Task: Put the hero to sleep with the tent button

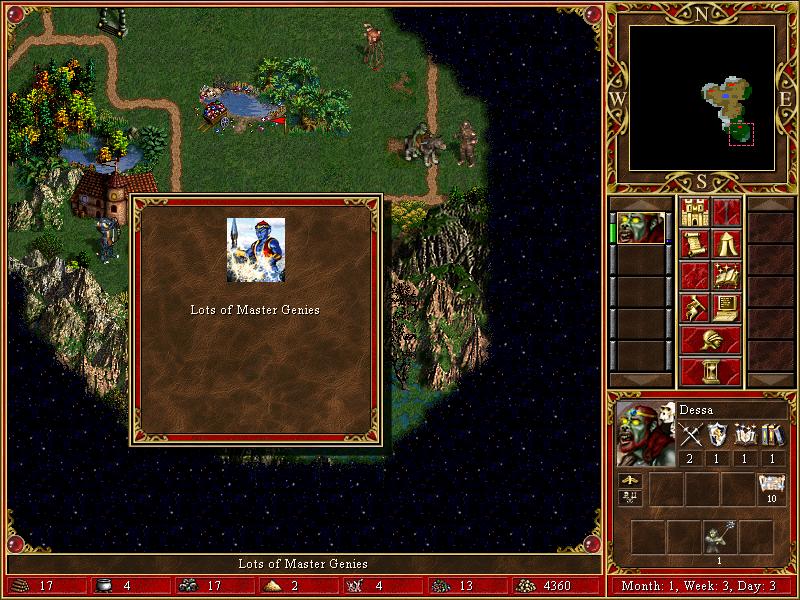Action: (x=726, y=244)
